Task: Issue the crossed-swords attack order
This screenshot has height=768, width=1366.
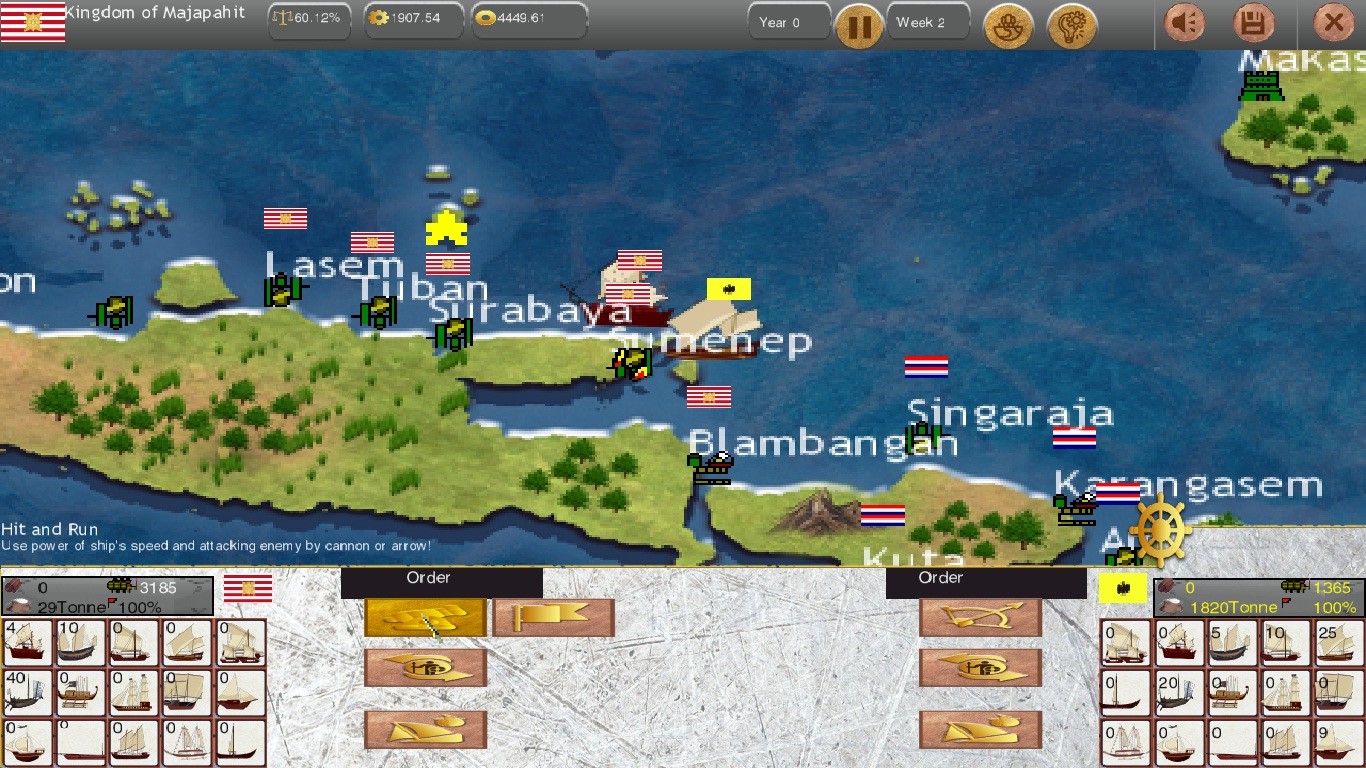Action: pos(425,618)
